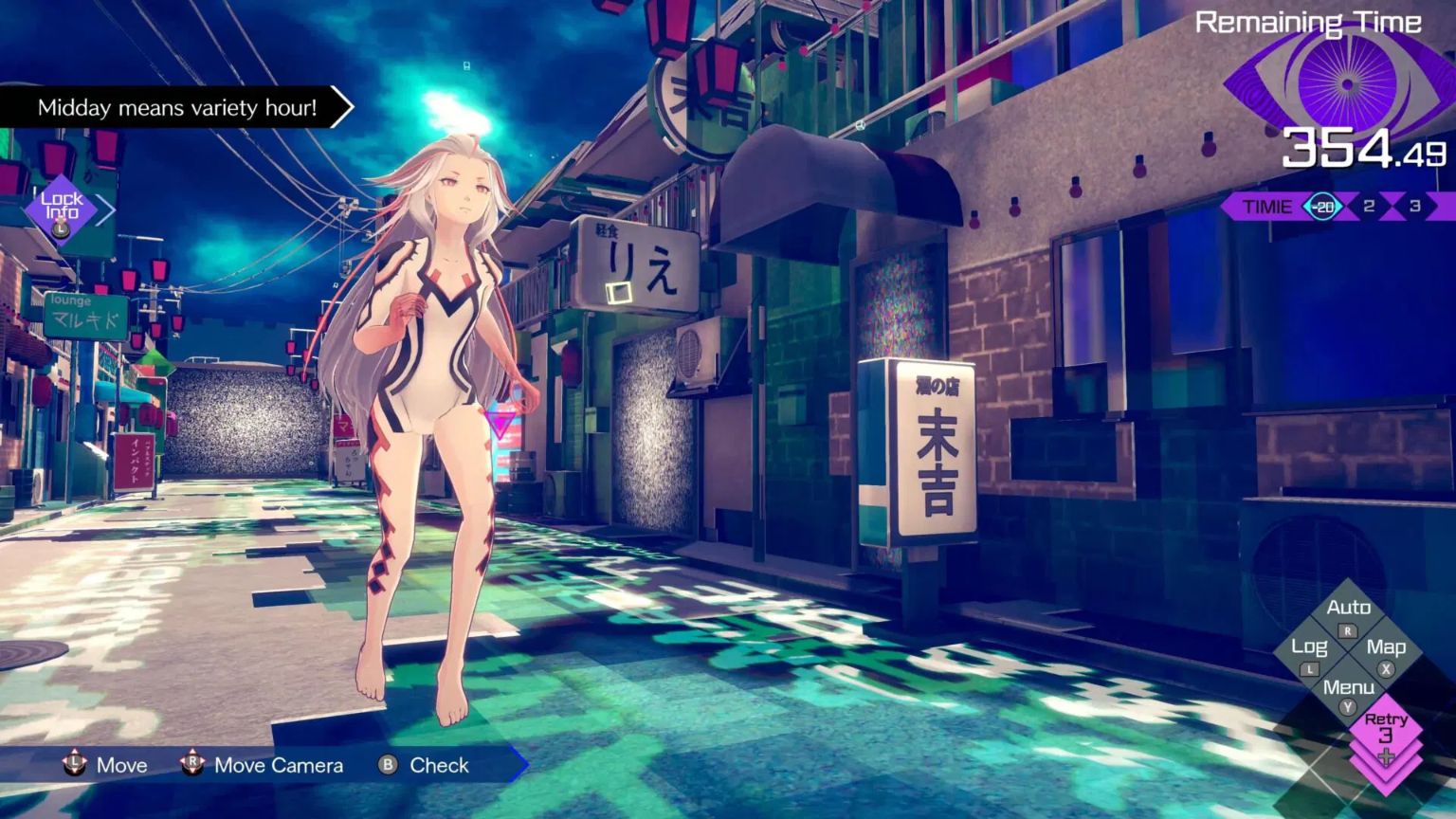Image resolution: width=1456 pixels, height=819 pixels.
Task: Open the Map from the diamond menu
Action: pyautogui.click(x=1387, y=646)
